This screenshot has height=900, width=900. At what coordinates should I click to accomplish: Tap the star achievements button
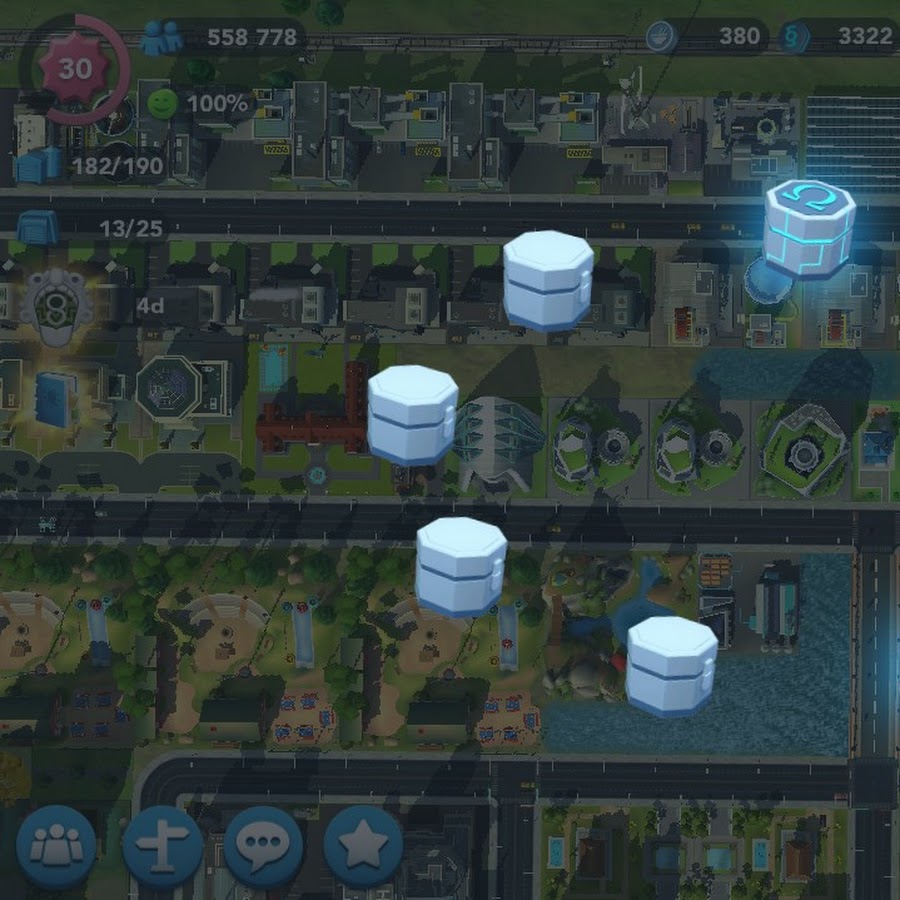click(x=363, y=846)
